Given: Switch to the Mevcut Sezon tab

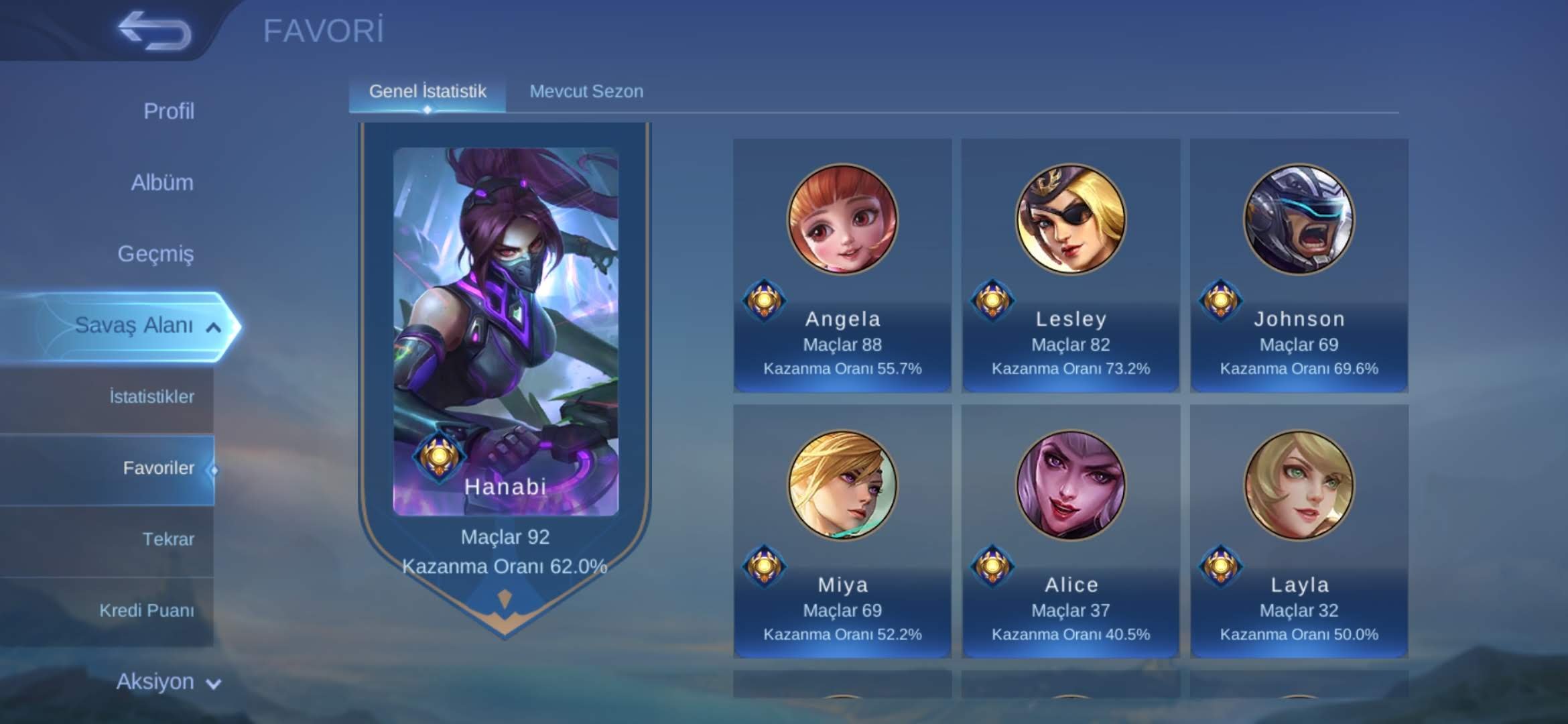Looking at the screenshot, I should 586,90.
